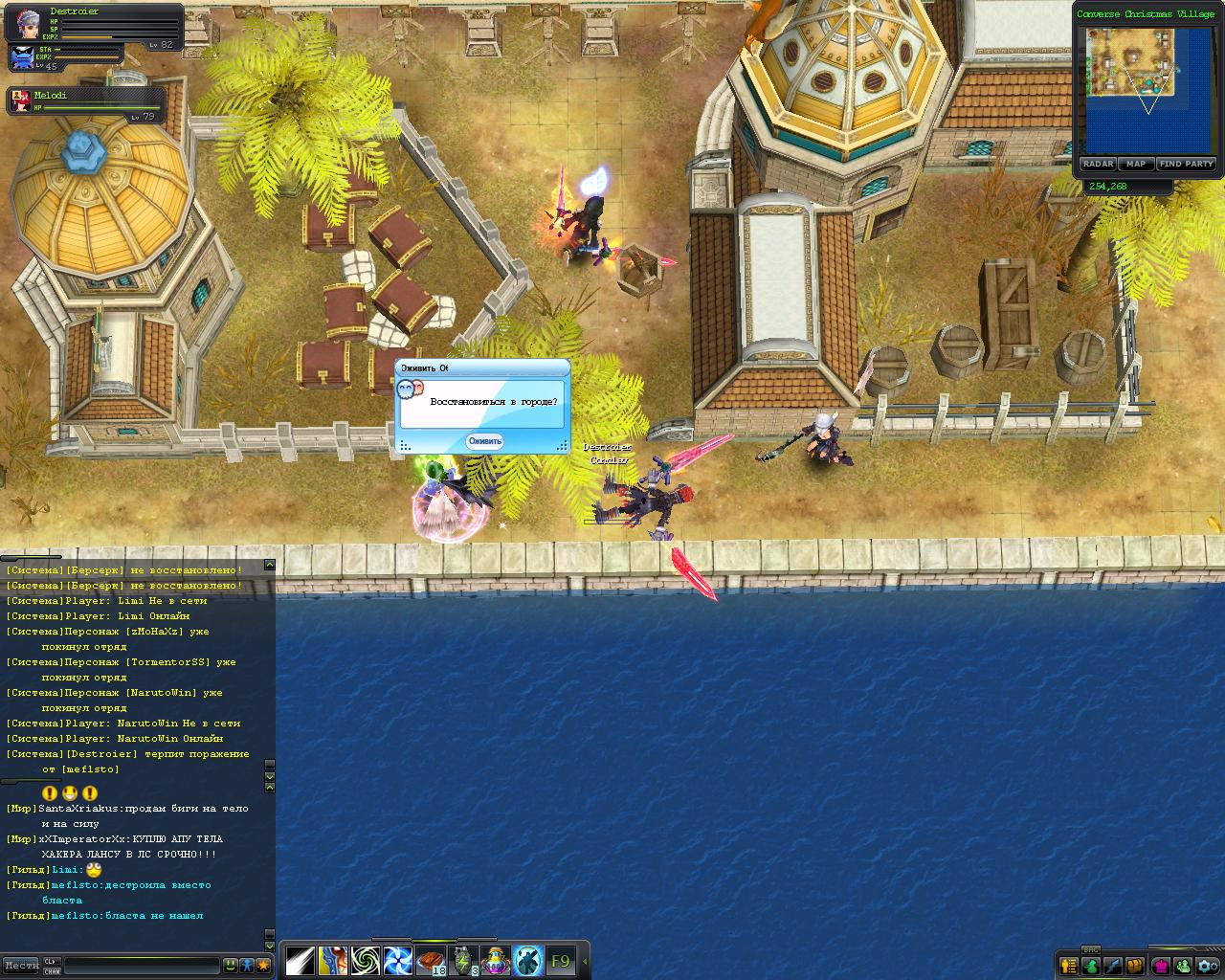1225x980 pixels.
Task: Change chat channel with Местн button
Action: coord(21,965)
